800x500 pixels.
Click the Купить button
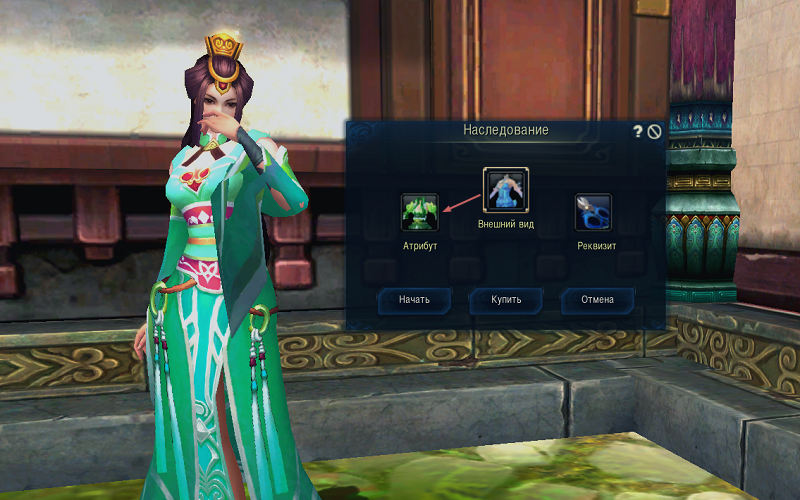(506, 300)
